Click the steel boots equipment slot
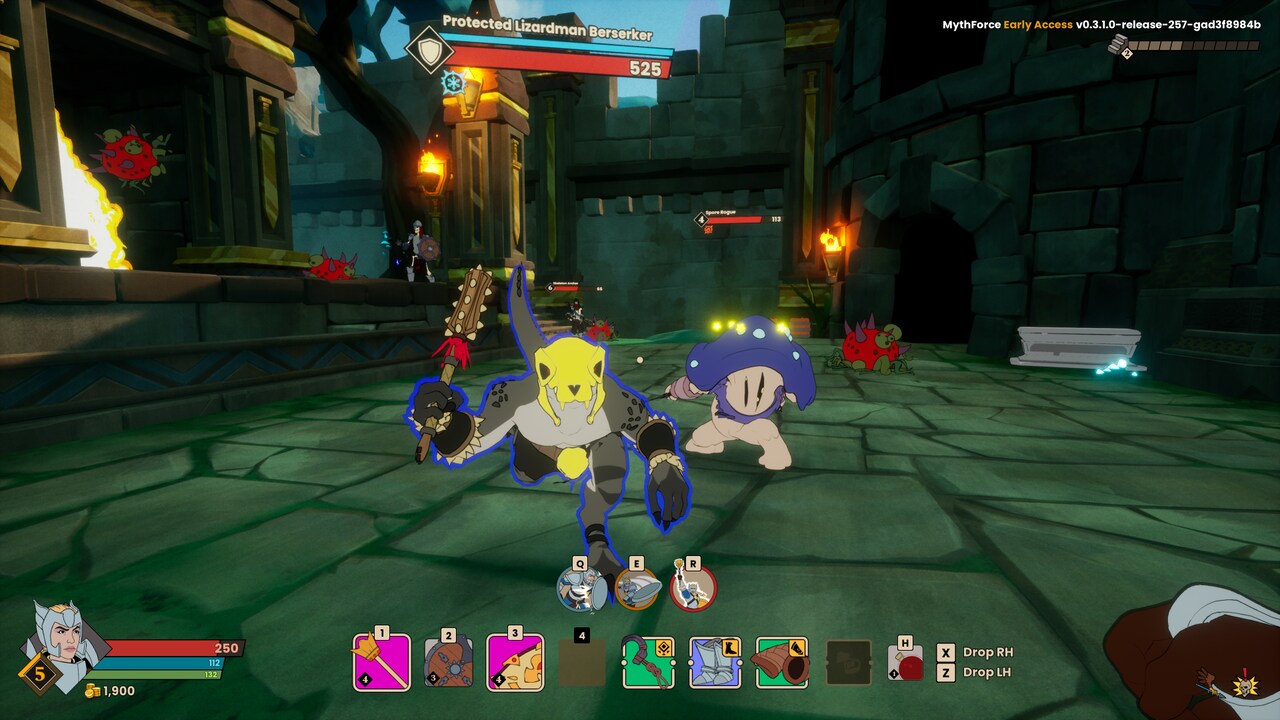 pyautogui.click(x=715, y=662)
